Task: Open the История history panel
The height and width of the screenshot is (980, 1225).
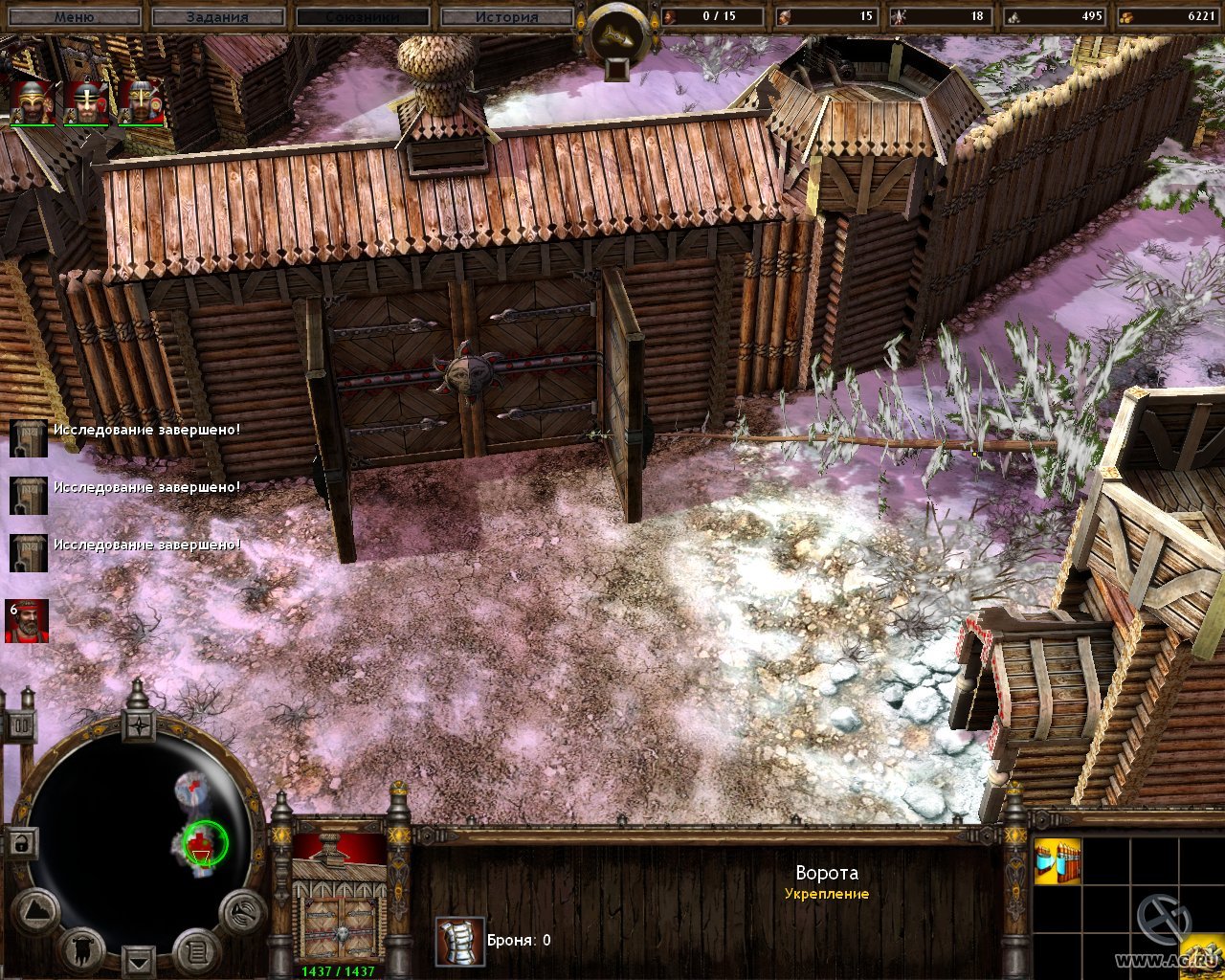Action: (x=506, y=16)
